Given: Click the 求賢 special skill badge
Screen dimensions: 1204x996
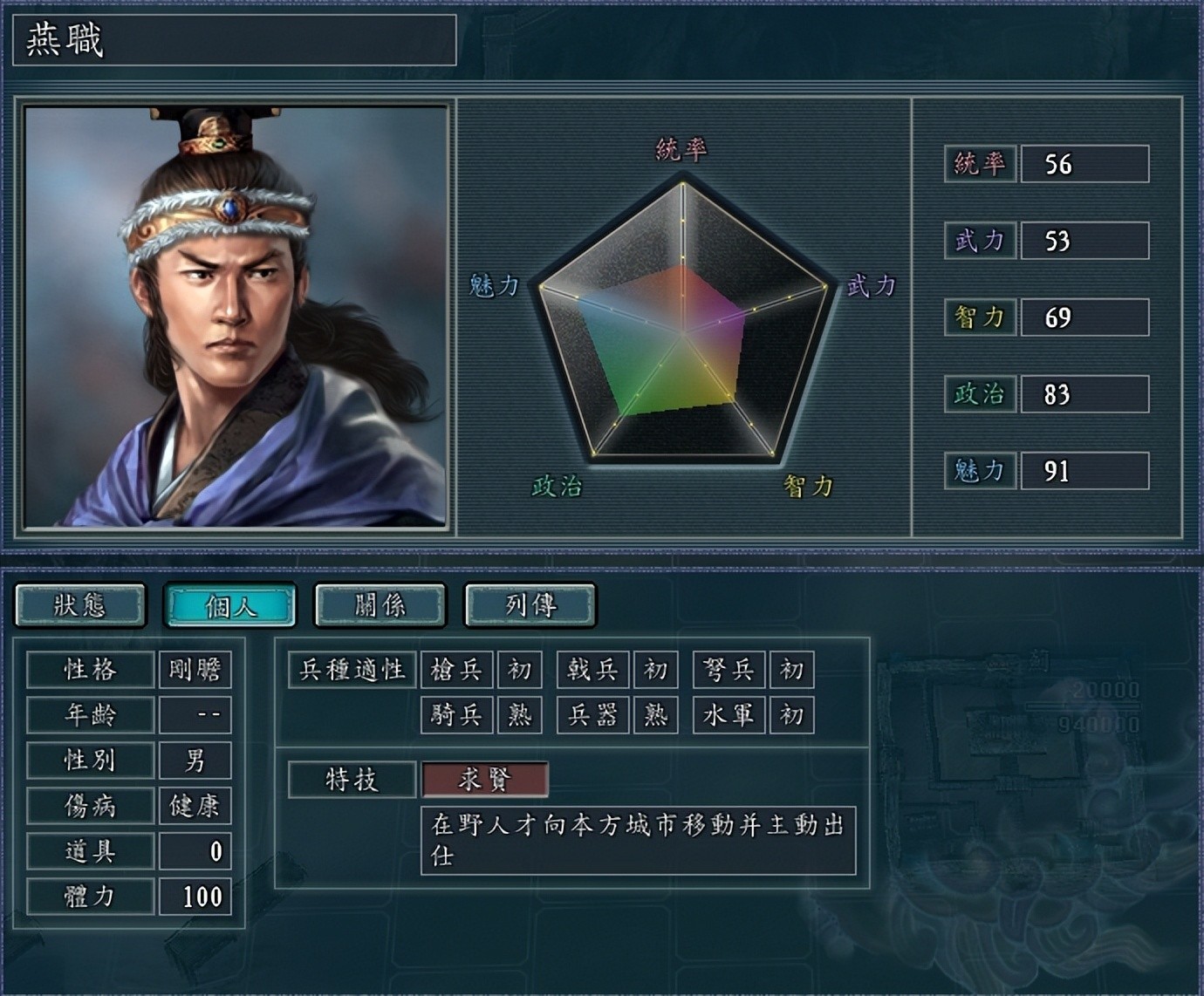Looking at the screenshot, I should tap(485, 780).
